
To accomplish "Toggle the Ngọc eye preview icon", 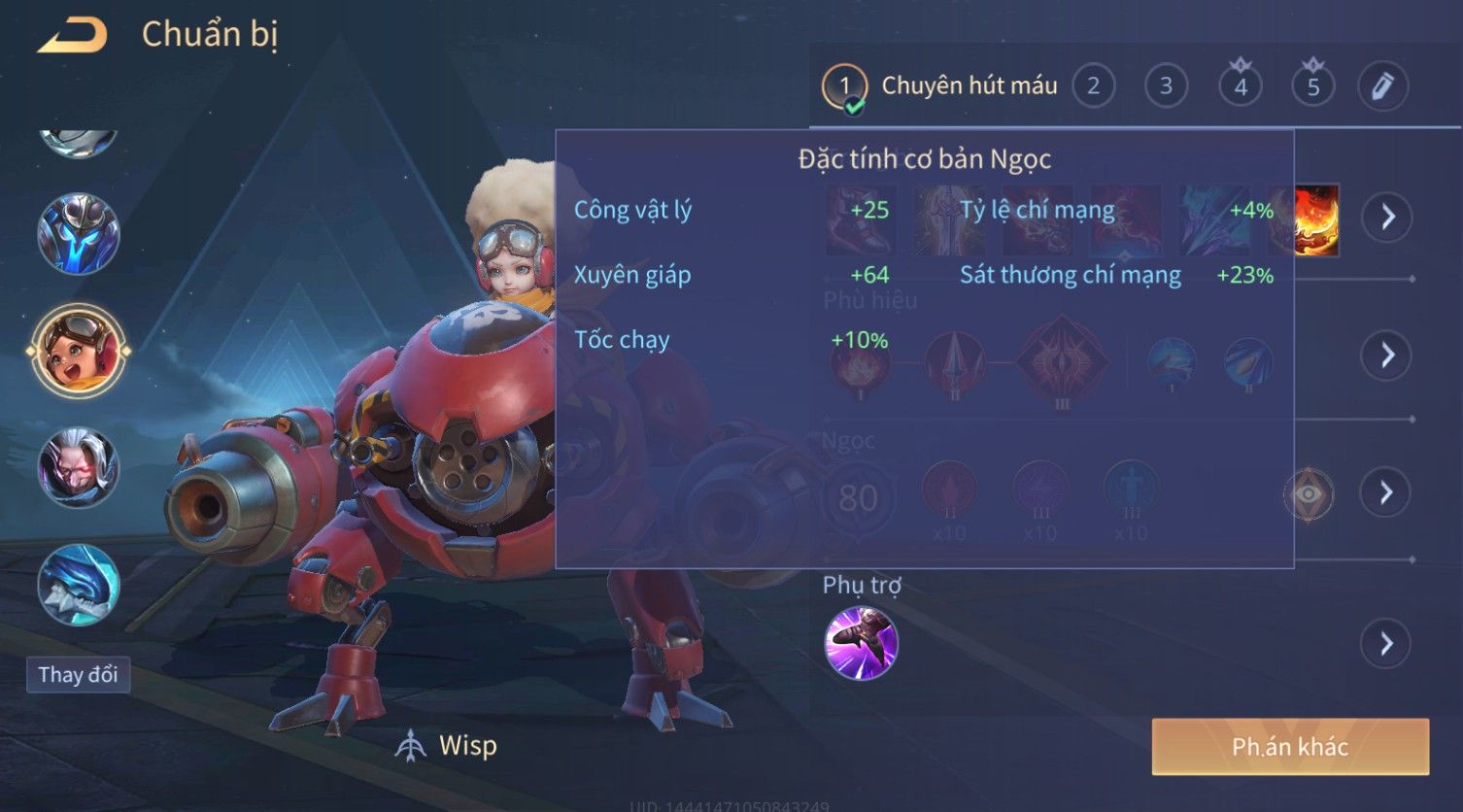I will tap(1309, 494).
